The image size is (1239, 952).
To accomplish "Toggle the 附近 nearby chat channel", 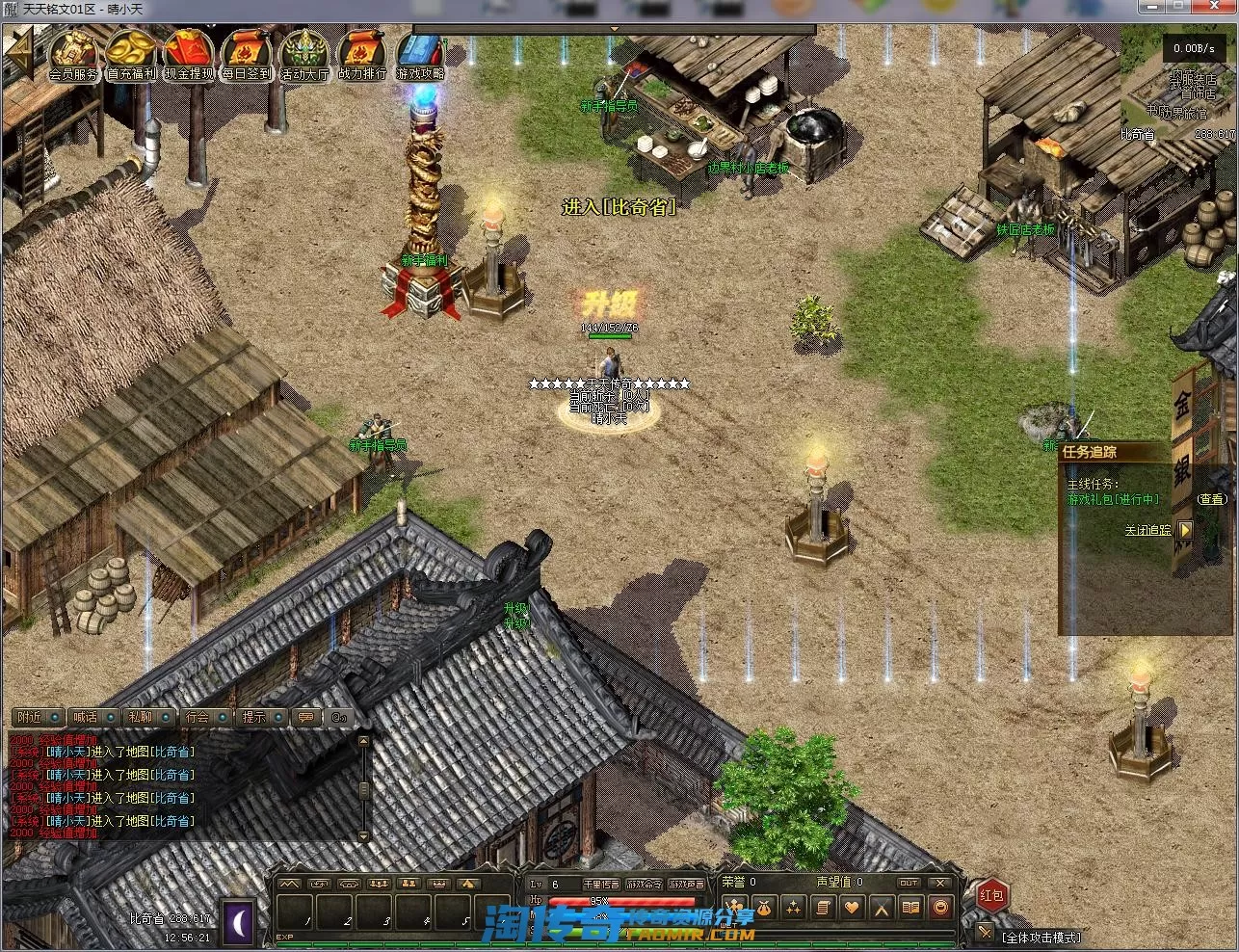I will [x=39, y=717].
